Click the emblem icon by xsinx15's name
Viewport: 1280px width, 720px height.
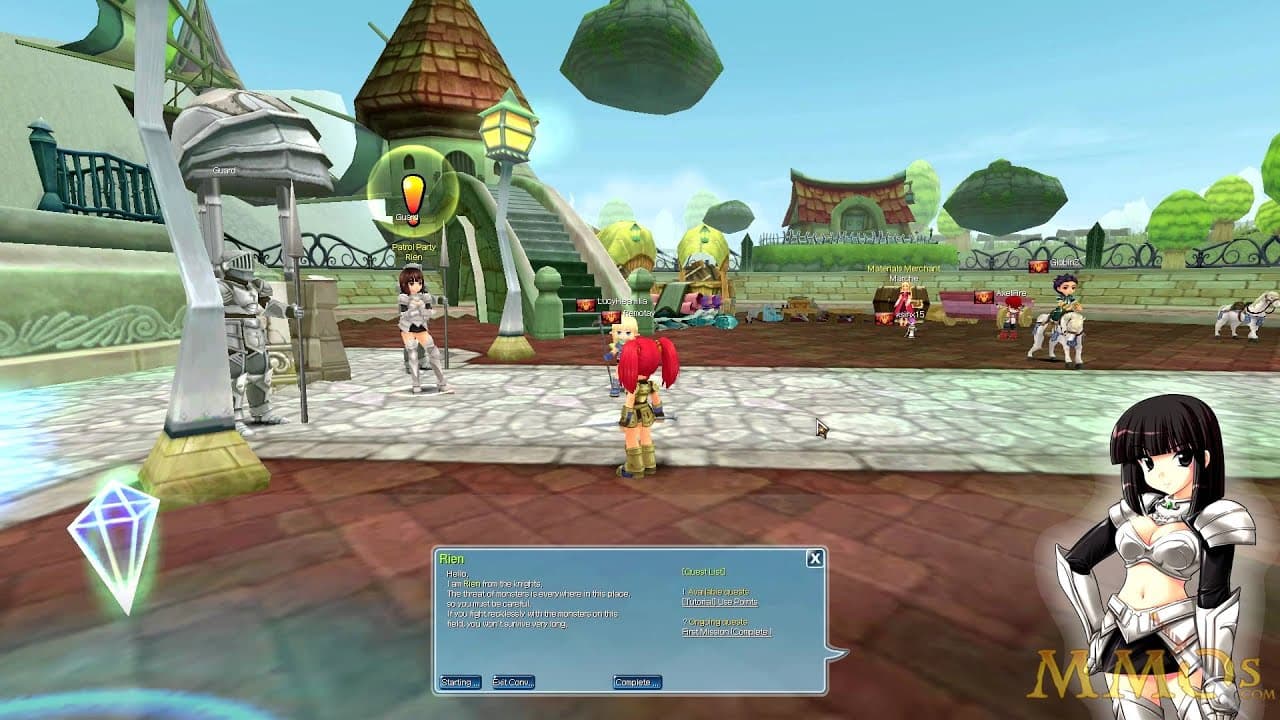tap(884, 318)
